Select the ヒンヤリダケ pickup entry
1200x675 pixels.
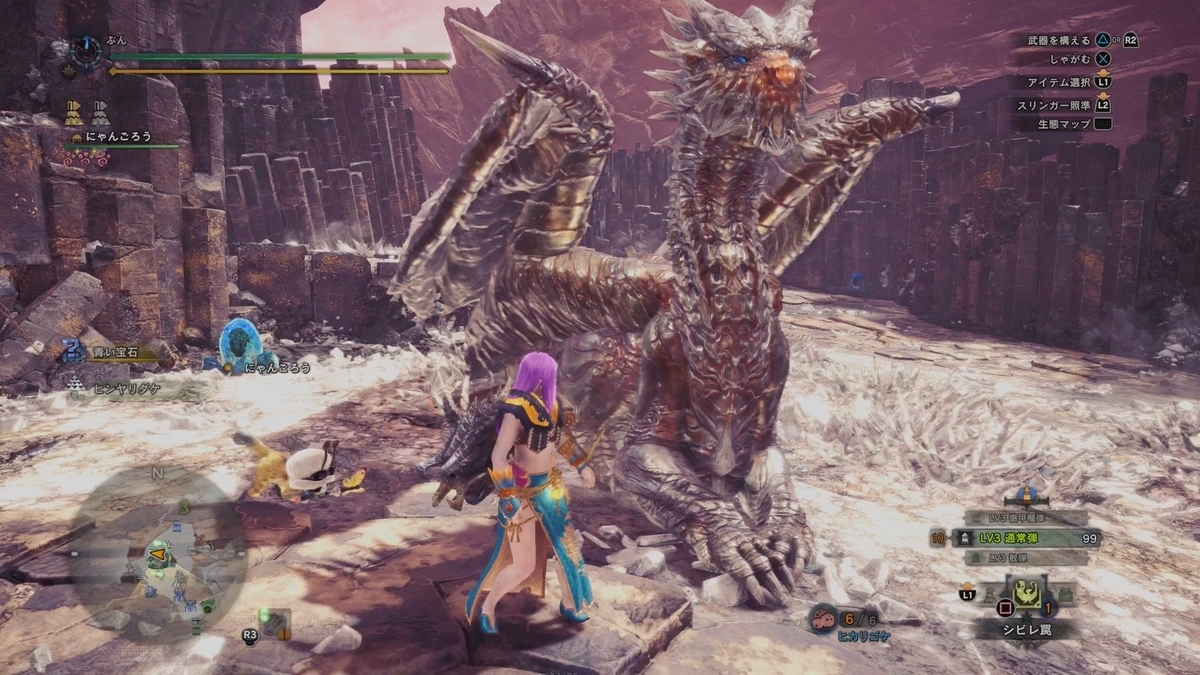[112, 382]
